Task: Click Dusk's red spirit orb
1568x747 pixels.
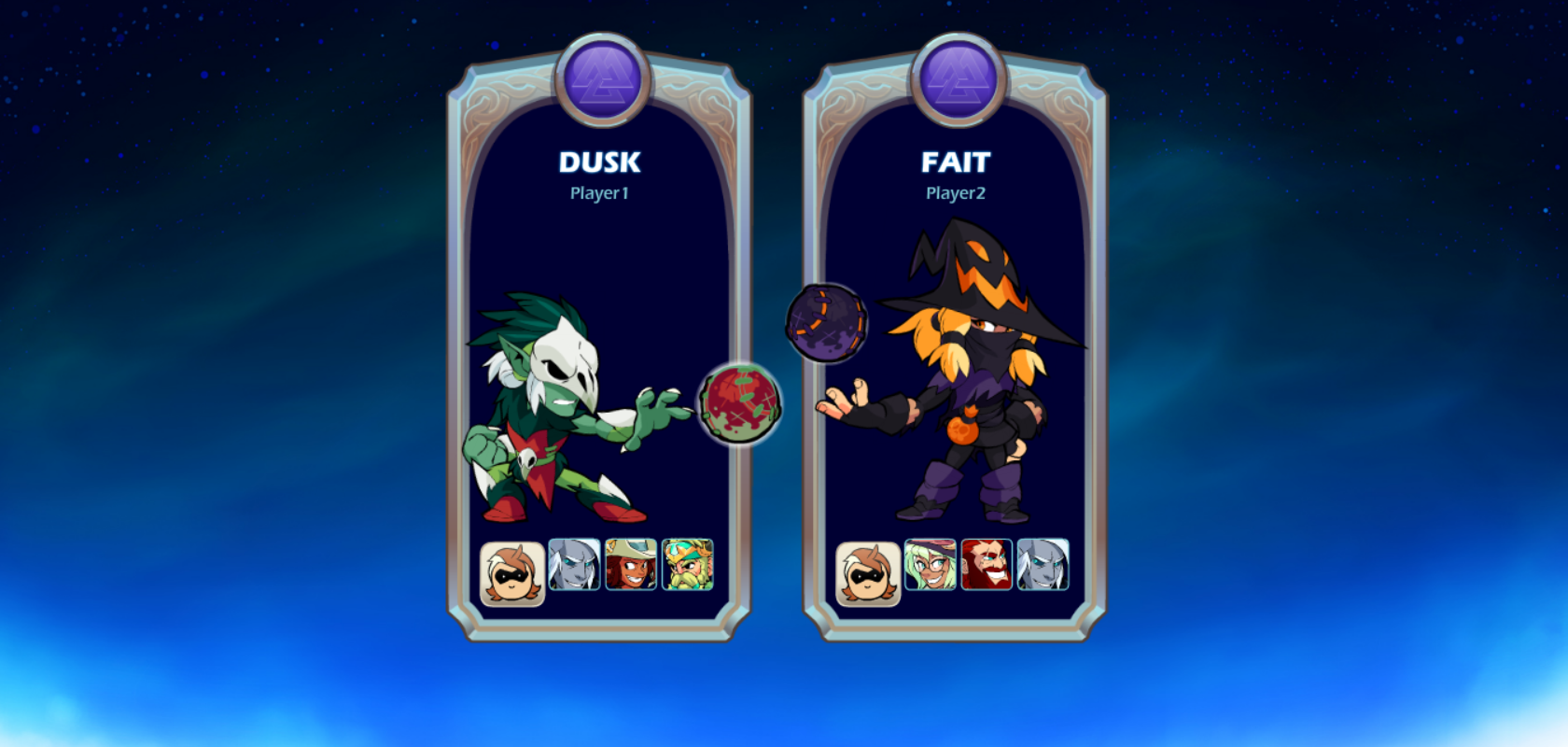Action: pos(740,402)
